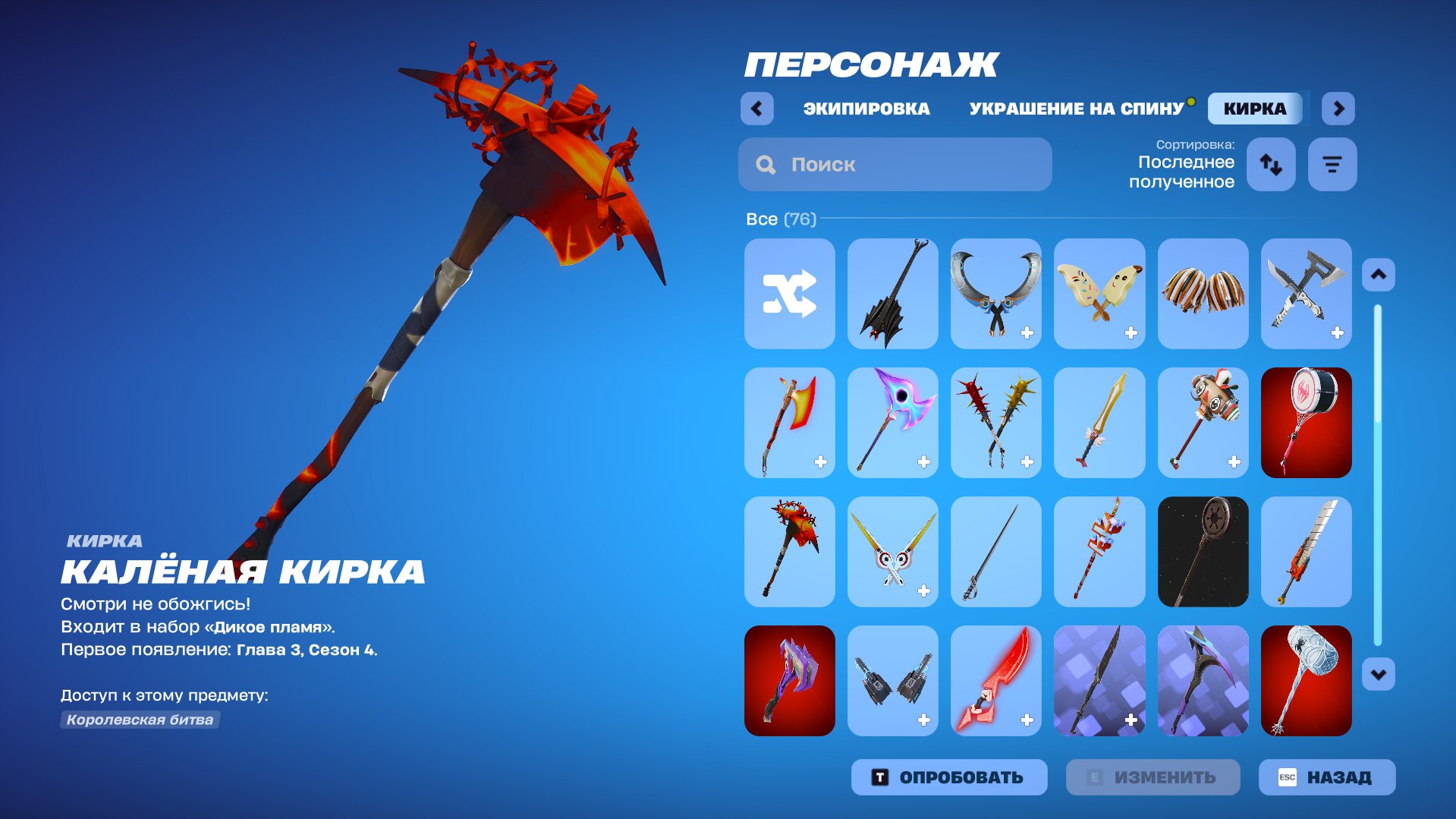Select the spiked red-yellow dual clubs pickaxe
The image size is (1456, 819).
coord(995,423)
